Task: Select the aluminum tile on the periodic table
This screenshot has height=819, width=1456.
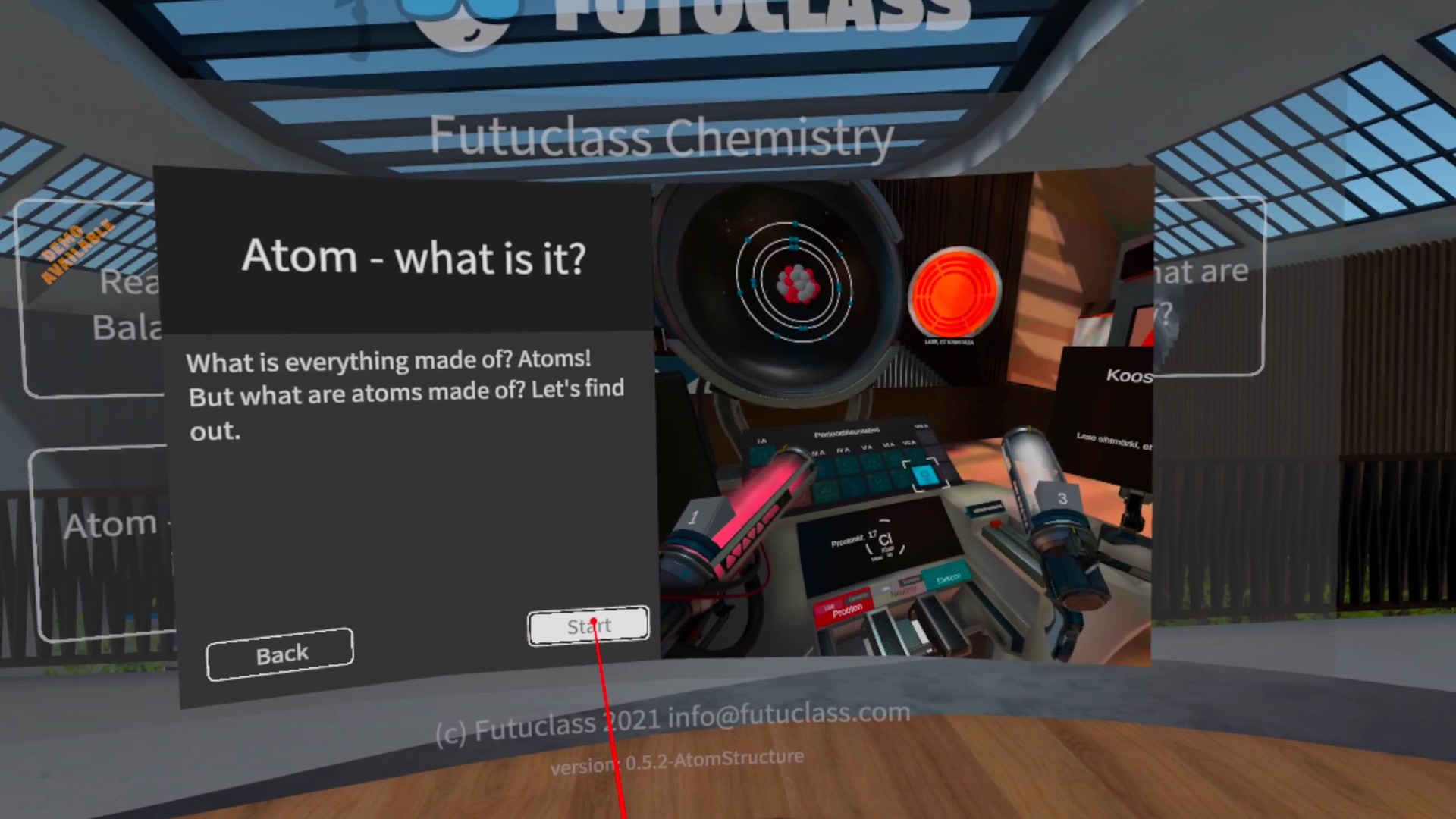Action: point(827,490)
